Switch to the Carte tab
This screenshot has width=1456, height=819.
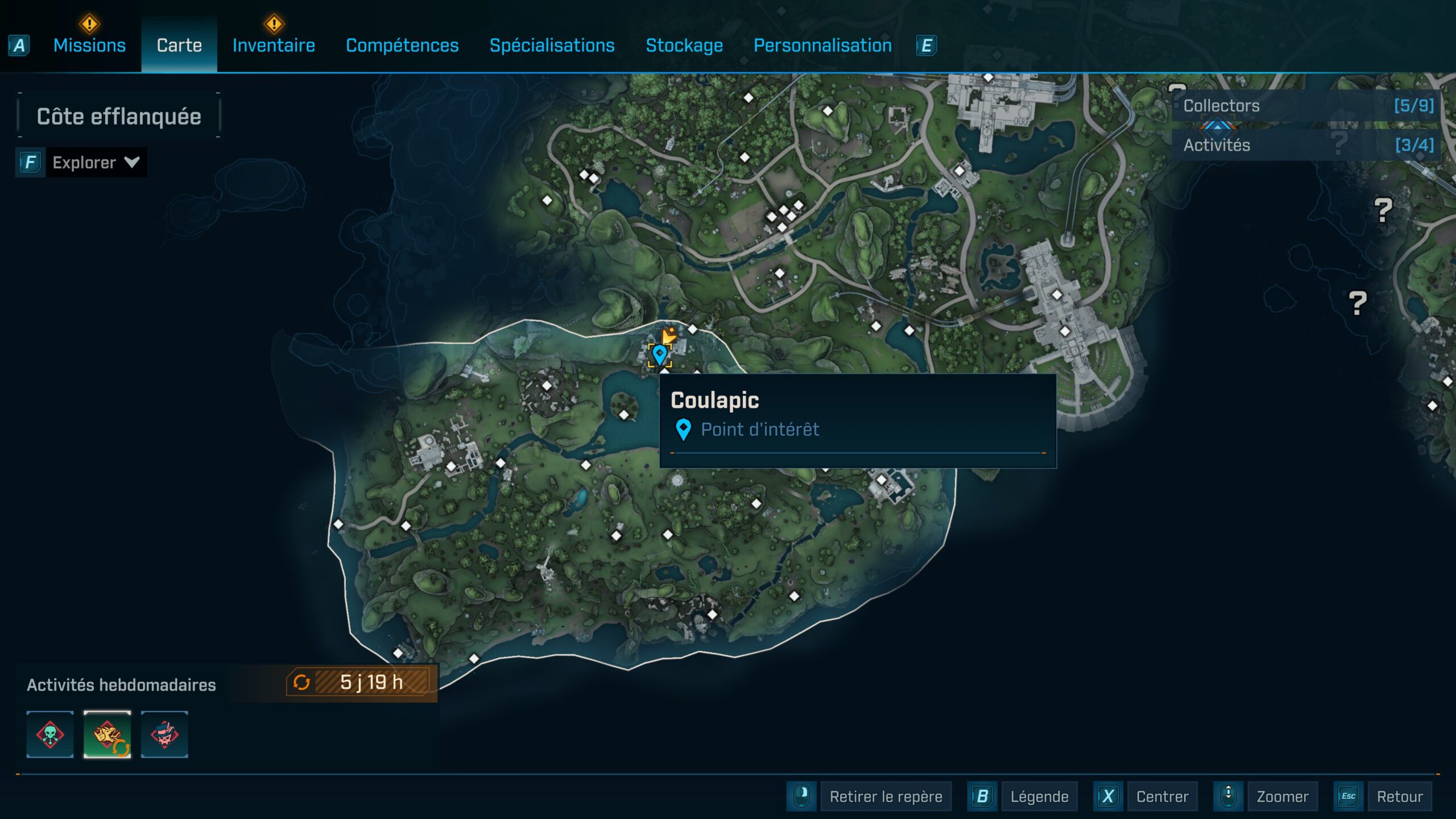[x=179, y=45]
